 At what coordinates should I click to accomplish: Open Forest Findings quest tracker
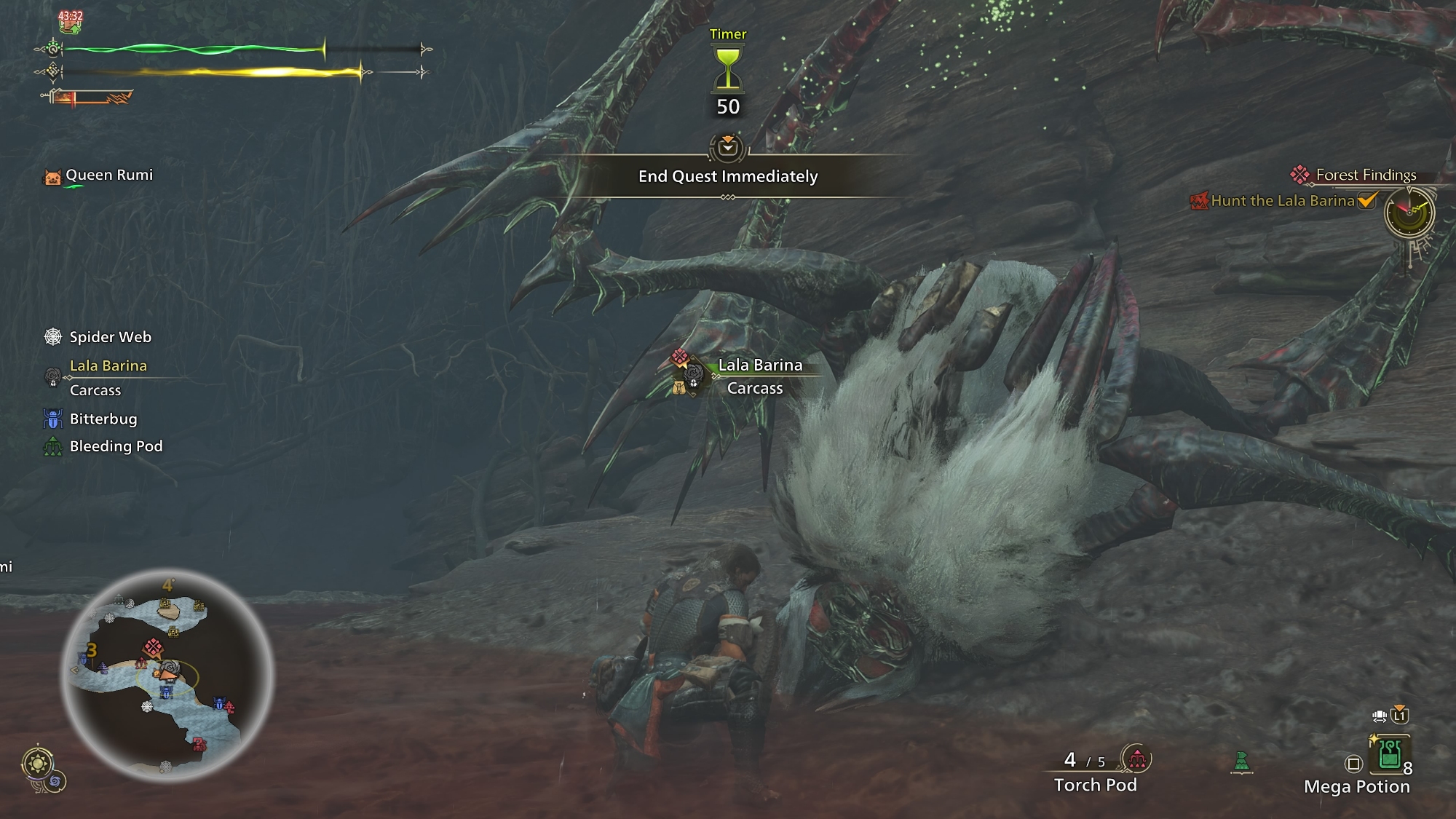(1365, 175)
